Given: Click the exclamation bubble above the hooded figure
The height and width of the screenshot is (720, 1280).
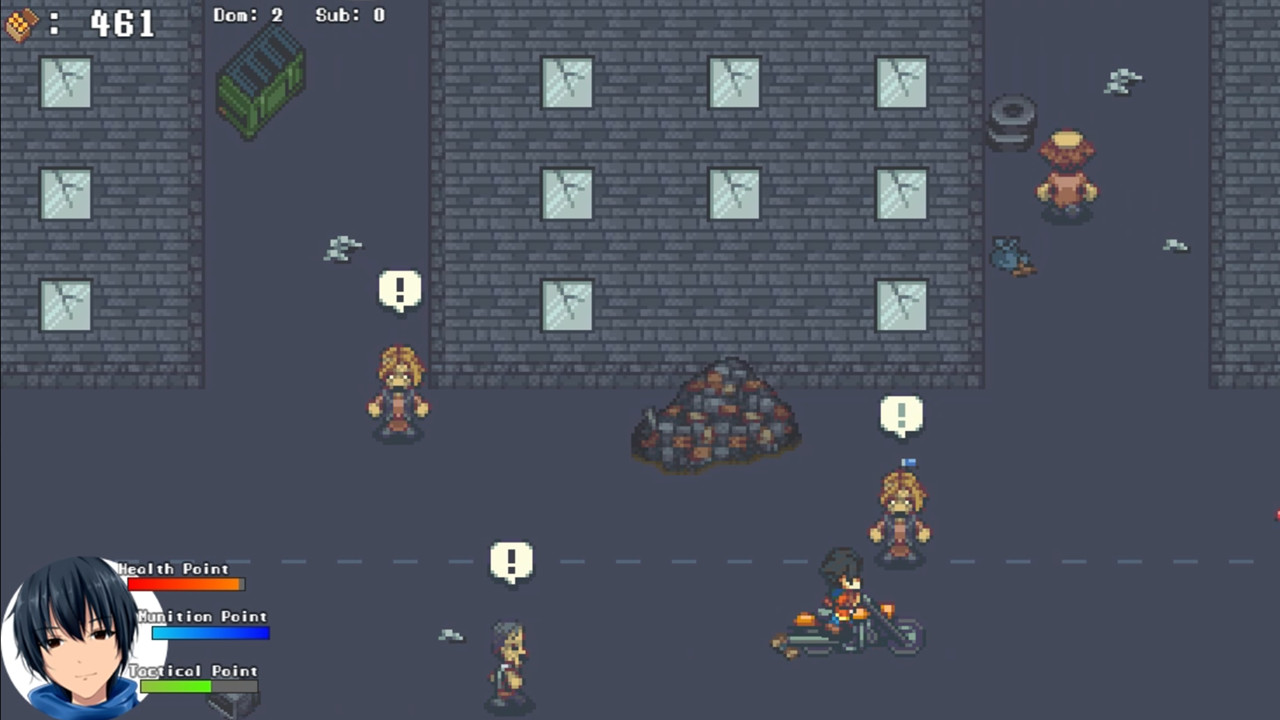Looking at the screenshot, I should (512, 560).
